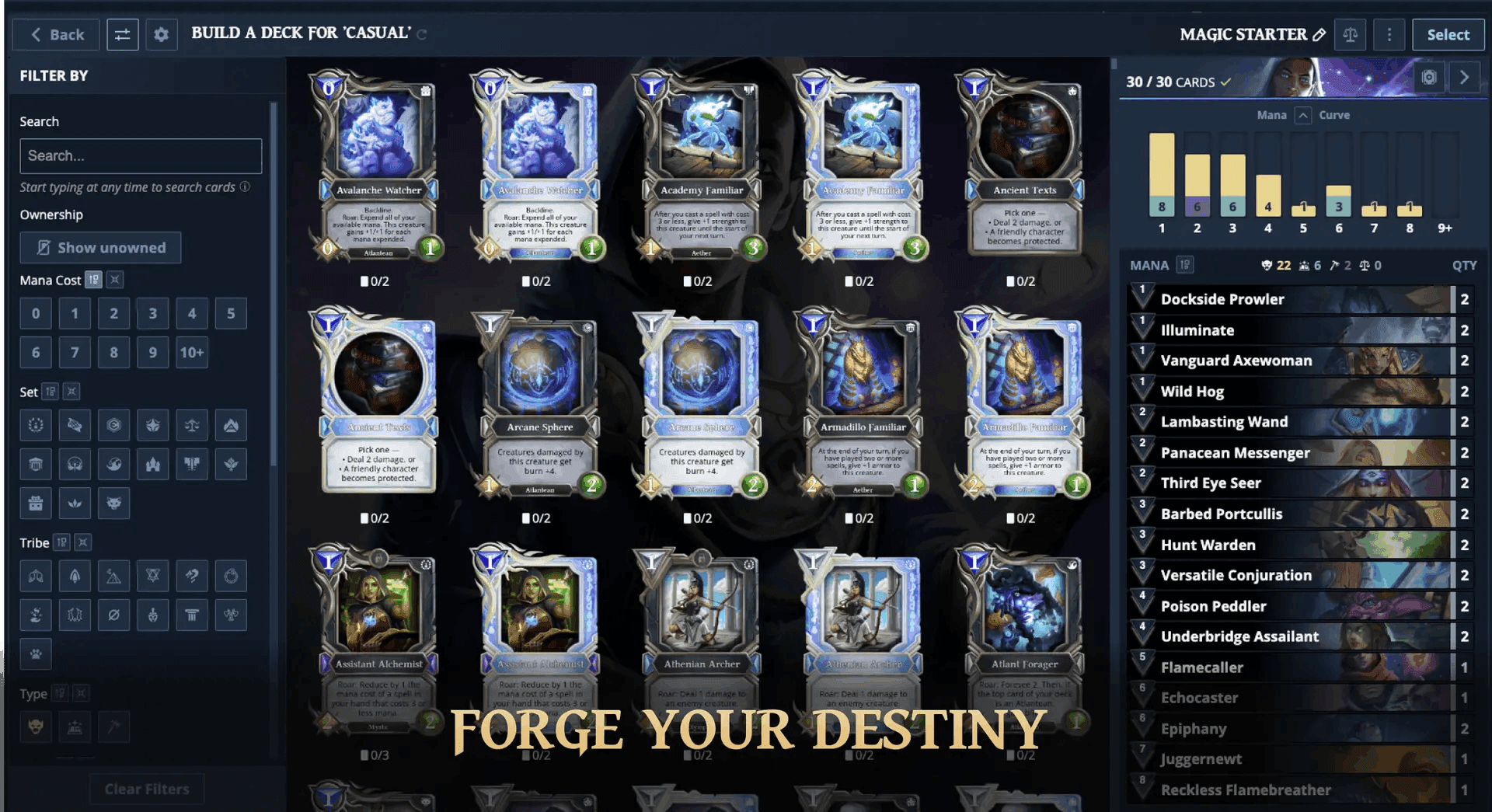Select the creature type filter icon

tap(36, 727)
